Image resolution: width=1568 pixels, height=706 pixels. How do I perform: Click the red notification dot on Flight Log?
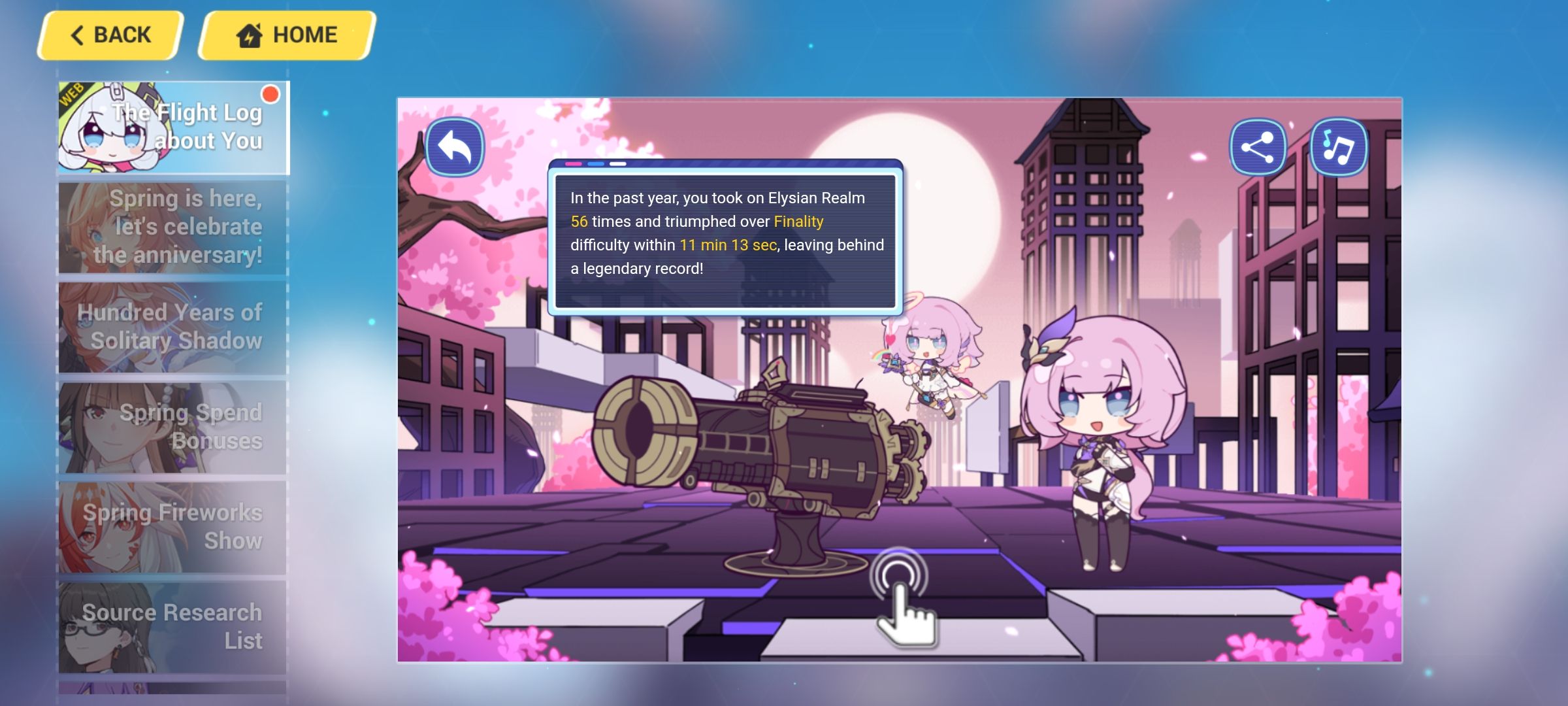click(270, 95)
